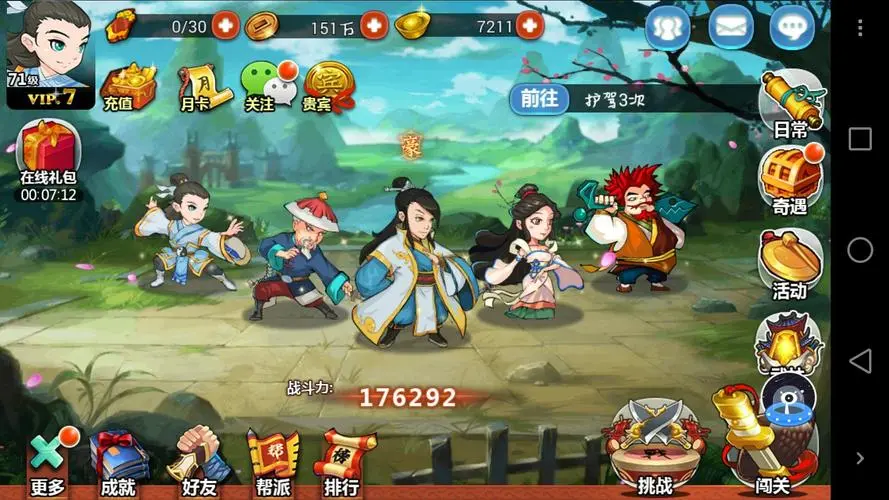Open the 成就 achievements book
889x500 pixels.
(x=118, y=462)
